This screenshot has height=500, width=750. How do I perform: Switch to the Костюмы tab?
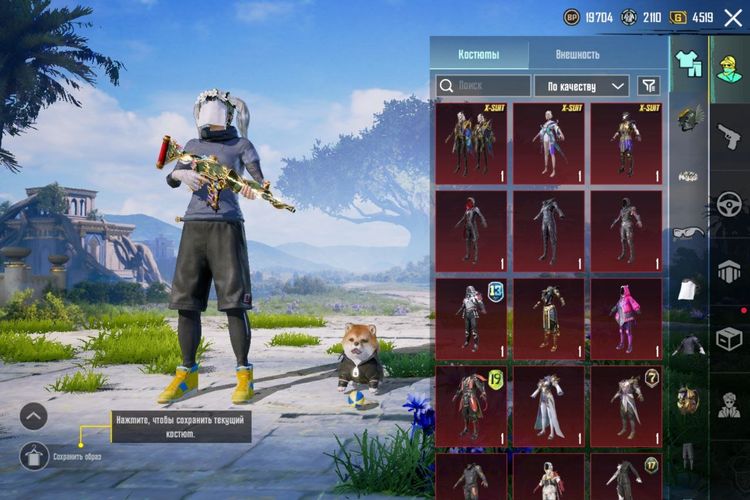point(479,54)
